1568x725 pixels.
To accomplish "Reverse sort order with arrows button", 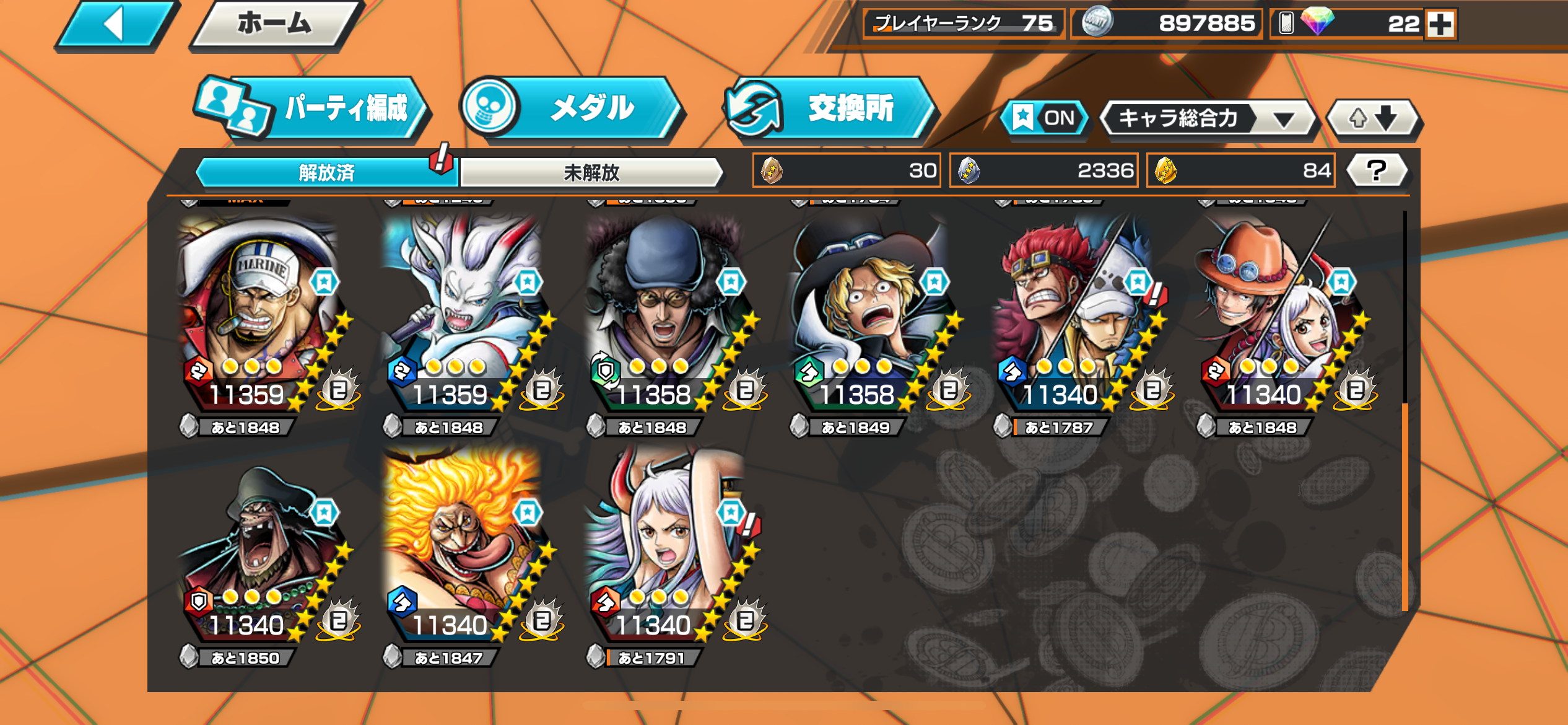I will point(1373,118).
